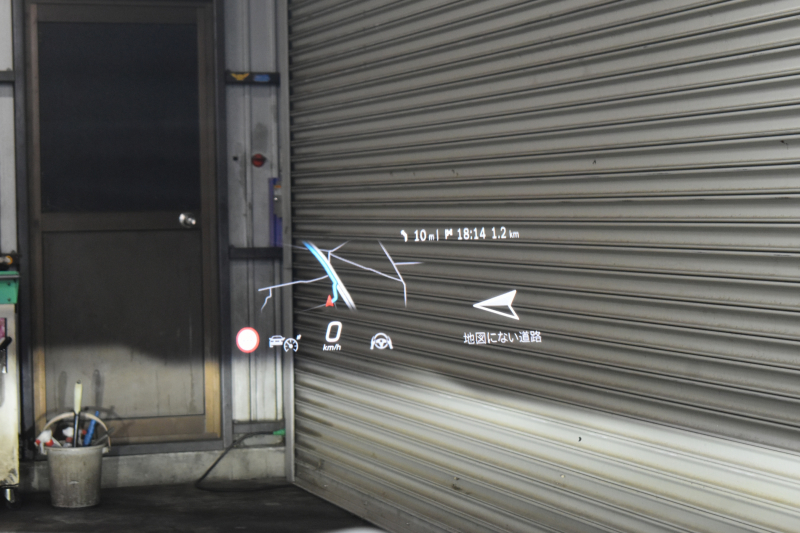This screenshot has height=533, width=800.
Task: Click the steering wheel assist icon
Action: pyautogui.click(x=381, y=342)
